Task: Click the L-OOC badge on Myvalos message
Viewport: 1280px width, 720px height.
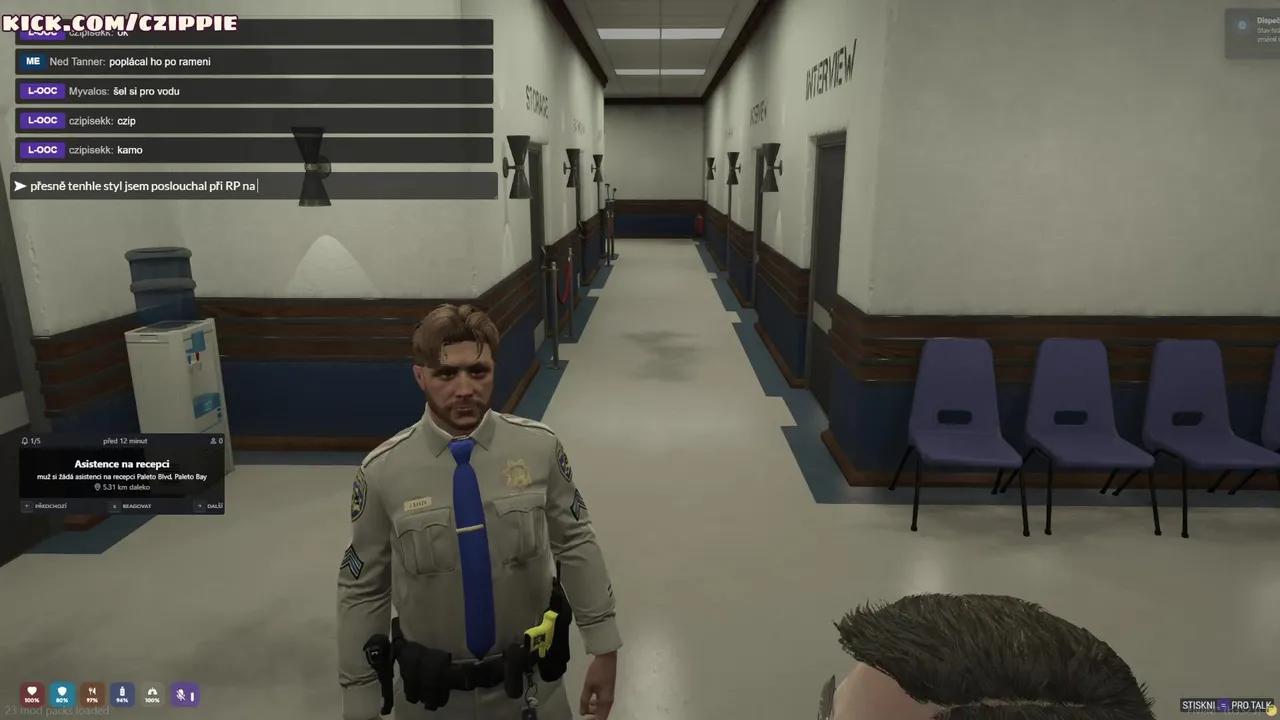Action: click(x=41, y=91)
